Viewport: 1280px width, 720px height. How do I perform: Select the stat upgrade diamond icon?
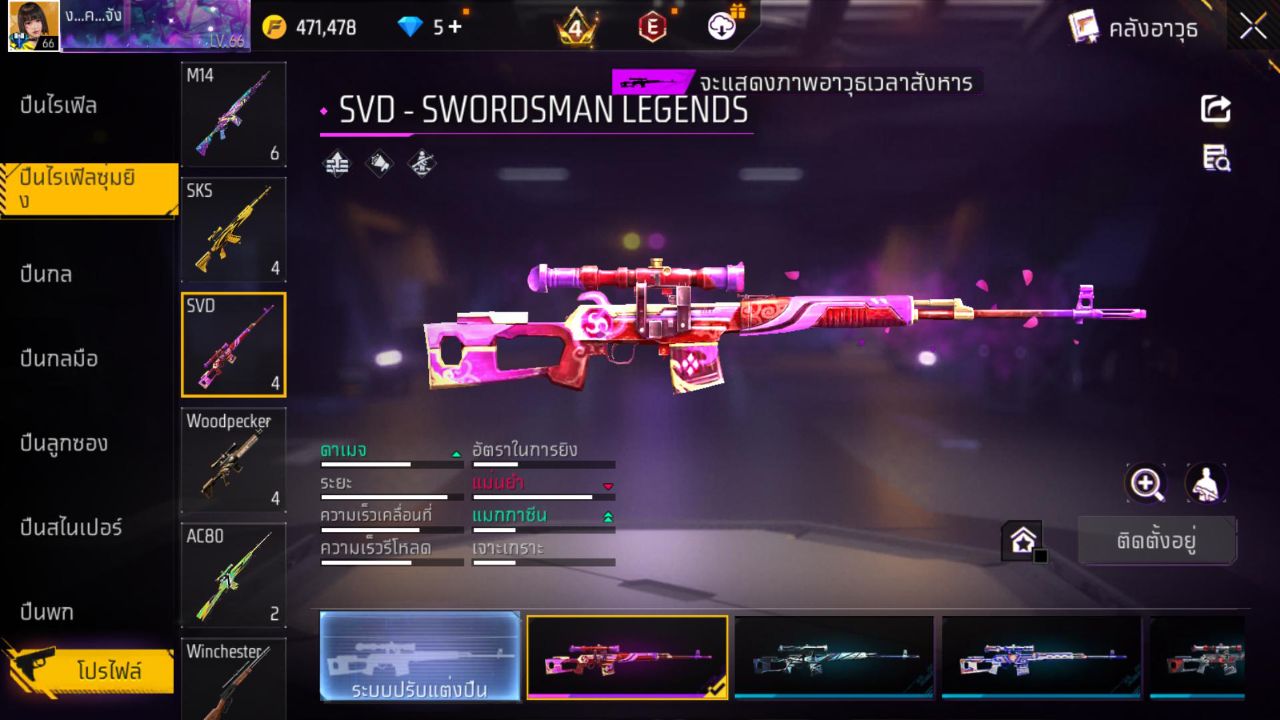click(335, 163)
